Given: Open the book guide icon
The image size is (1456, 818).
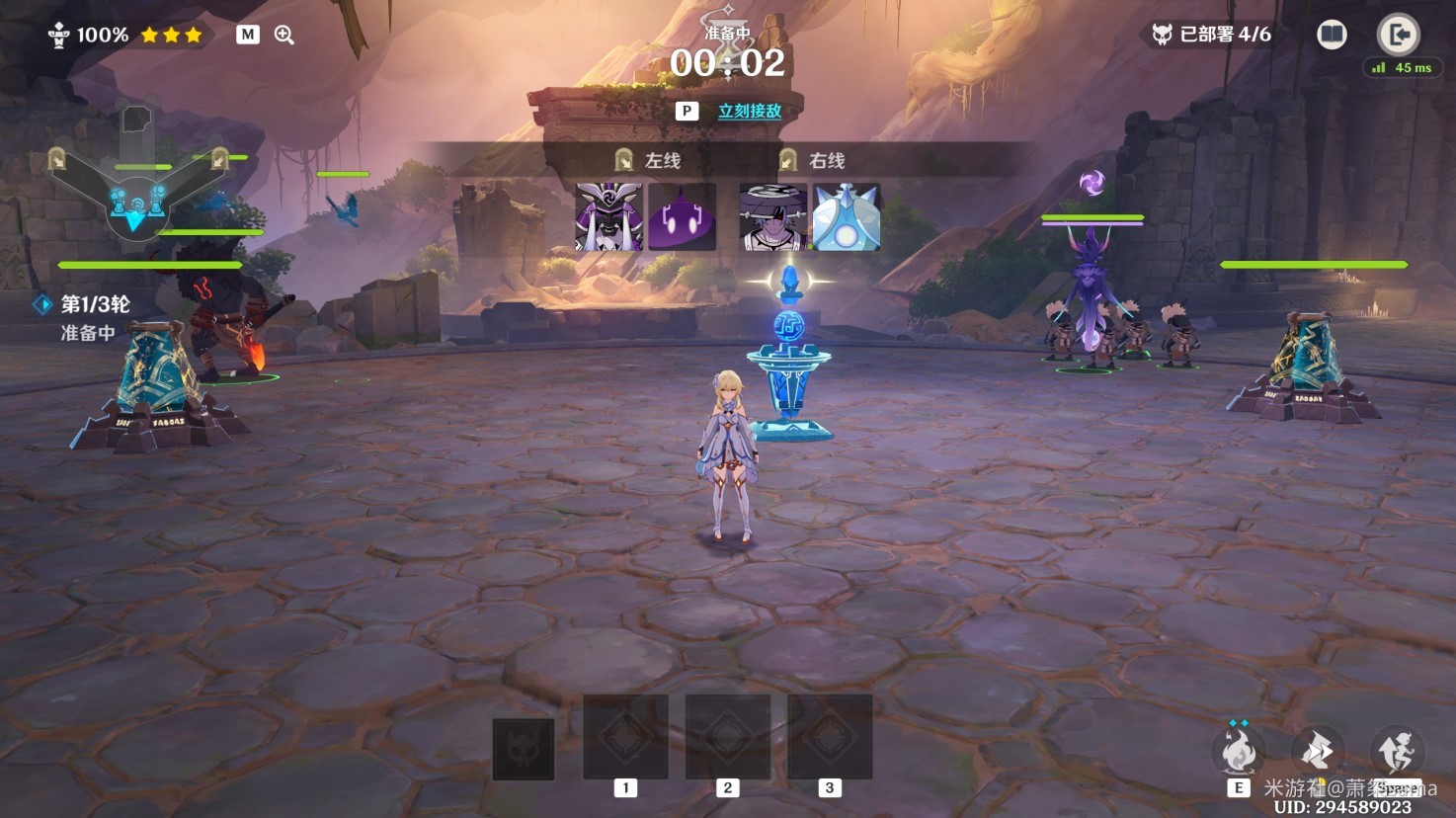Looking at the screenshot, I should coord(1332,35).
